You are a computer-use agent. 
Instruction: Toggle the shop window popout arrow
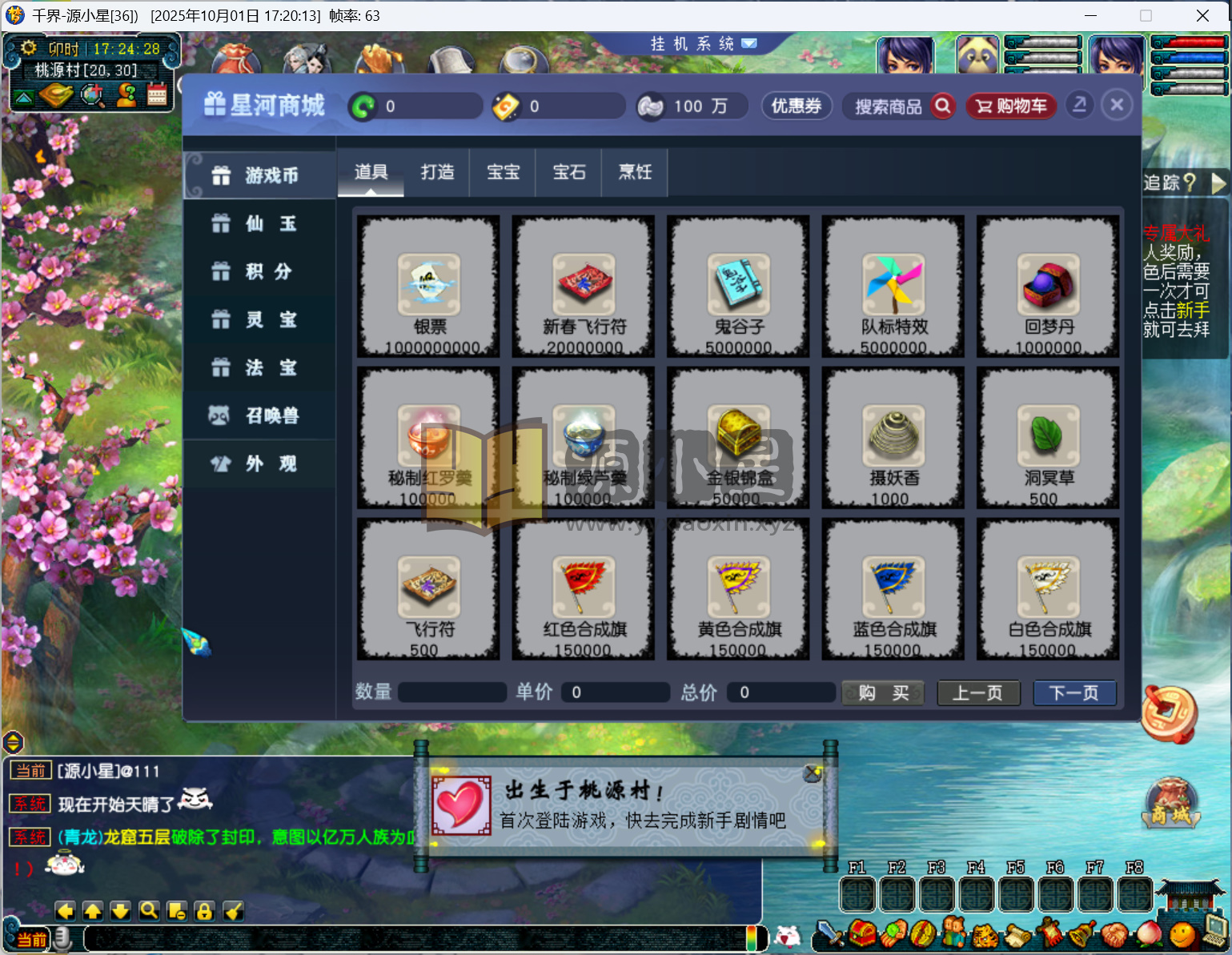pos(1079,104)
